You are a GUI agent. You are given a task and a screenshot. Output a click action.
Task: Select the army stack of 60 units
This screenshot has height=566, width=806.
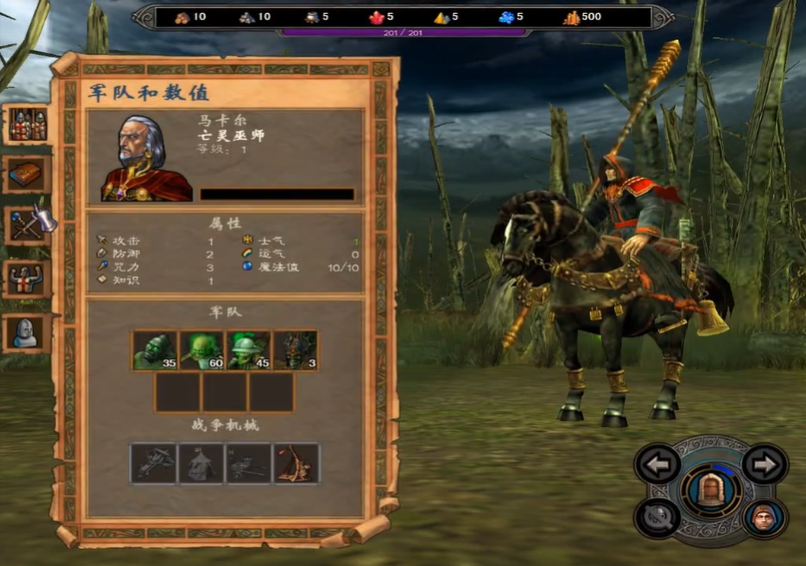(x=202, y=351)
